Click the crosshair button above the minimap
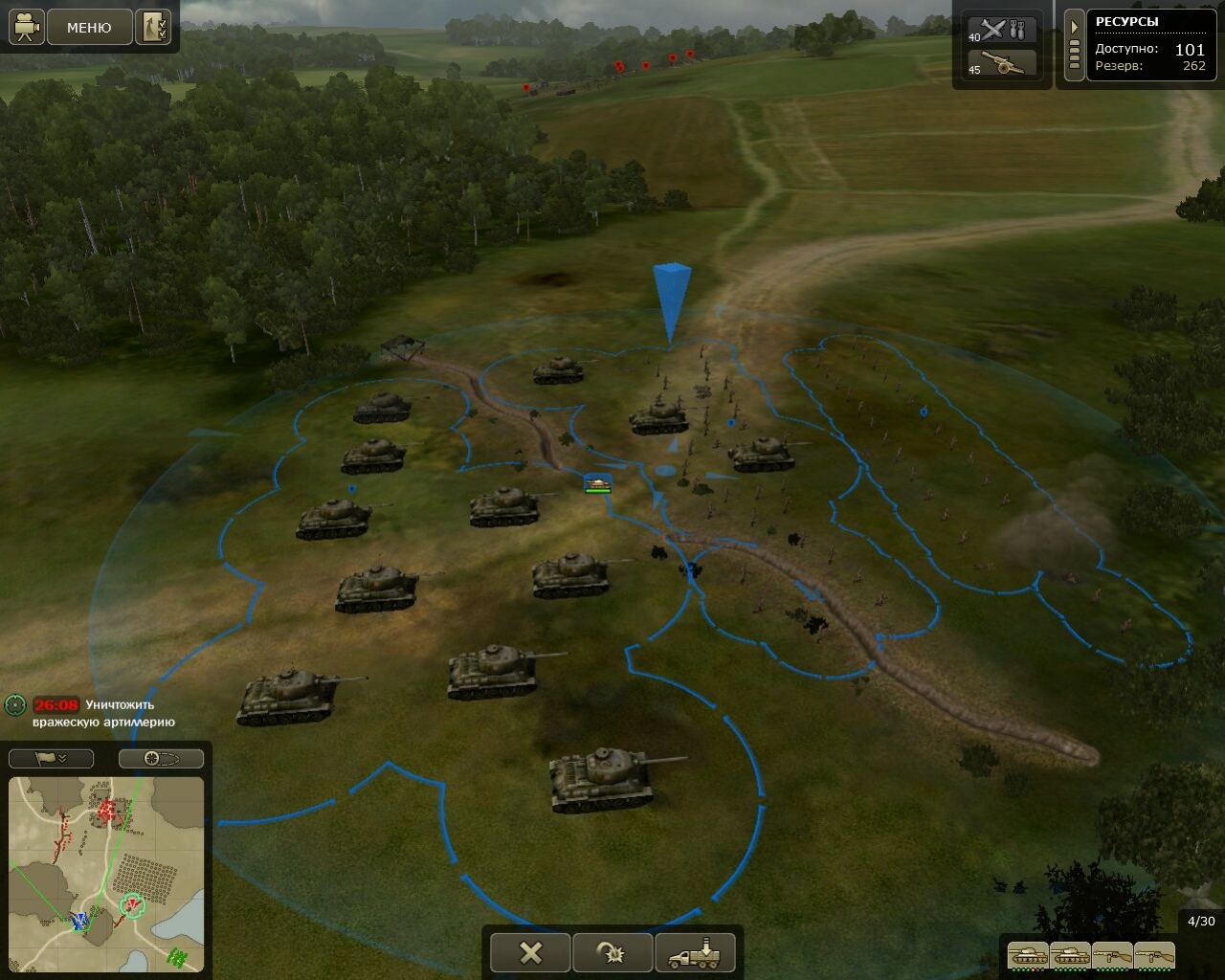The height and width of the screenshot is (980, 1225). pos(161,758)
